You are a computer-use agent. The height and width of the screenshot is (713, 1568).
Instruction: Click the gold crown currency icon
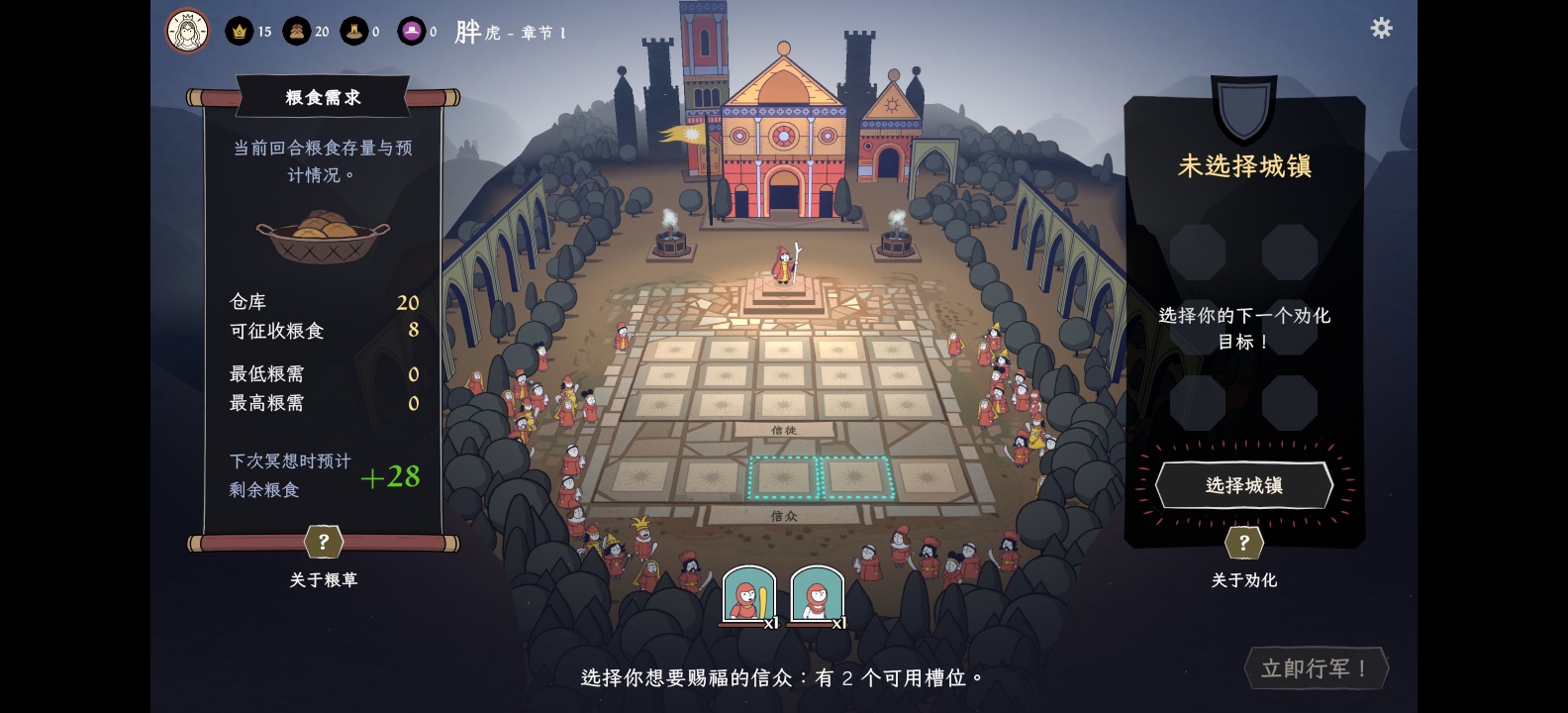[238, 31]
